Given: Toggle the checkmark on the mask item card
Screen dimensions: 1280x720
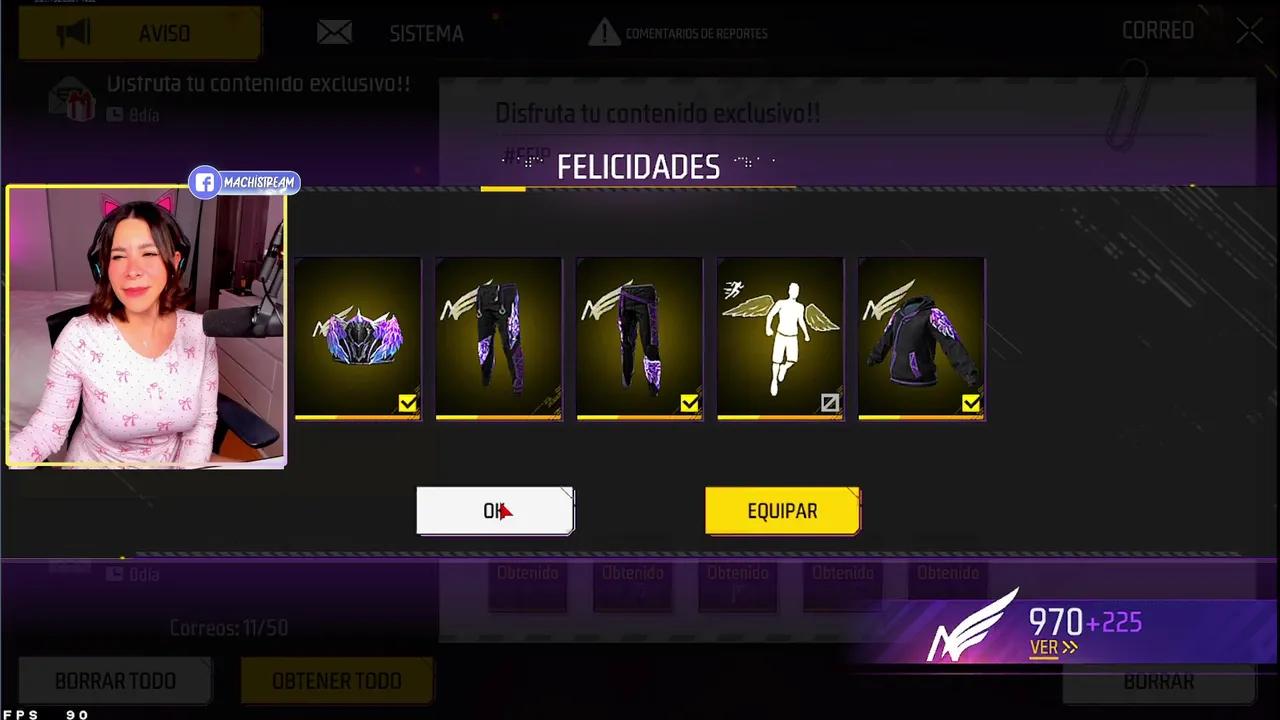Looking at the screenshot, I should pos(407,403).
